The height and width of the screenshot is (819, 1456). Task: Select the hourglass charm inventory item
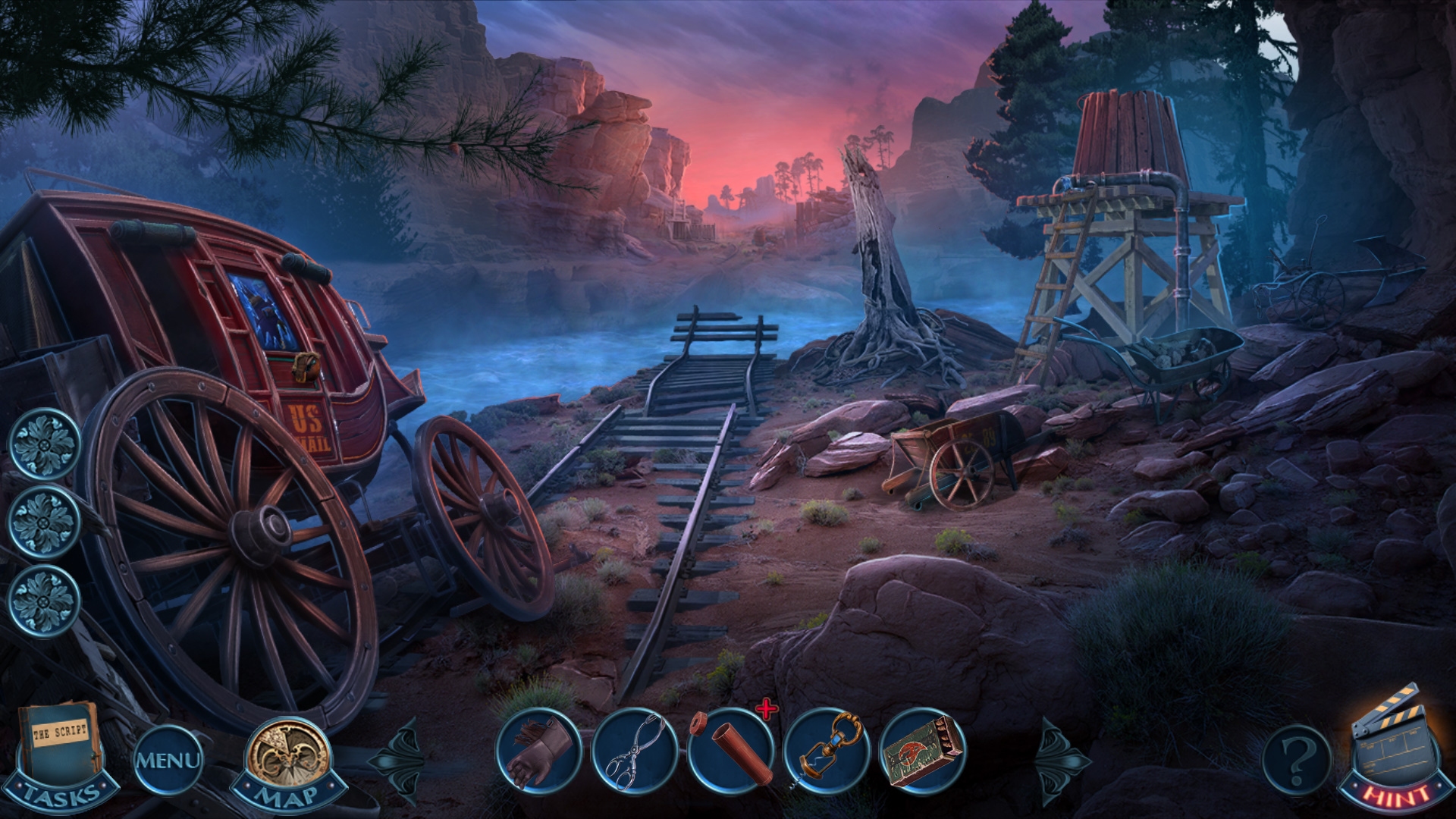point(827,752)
